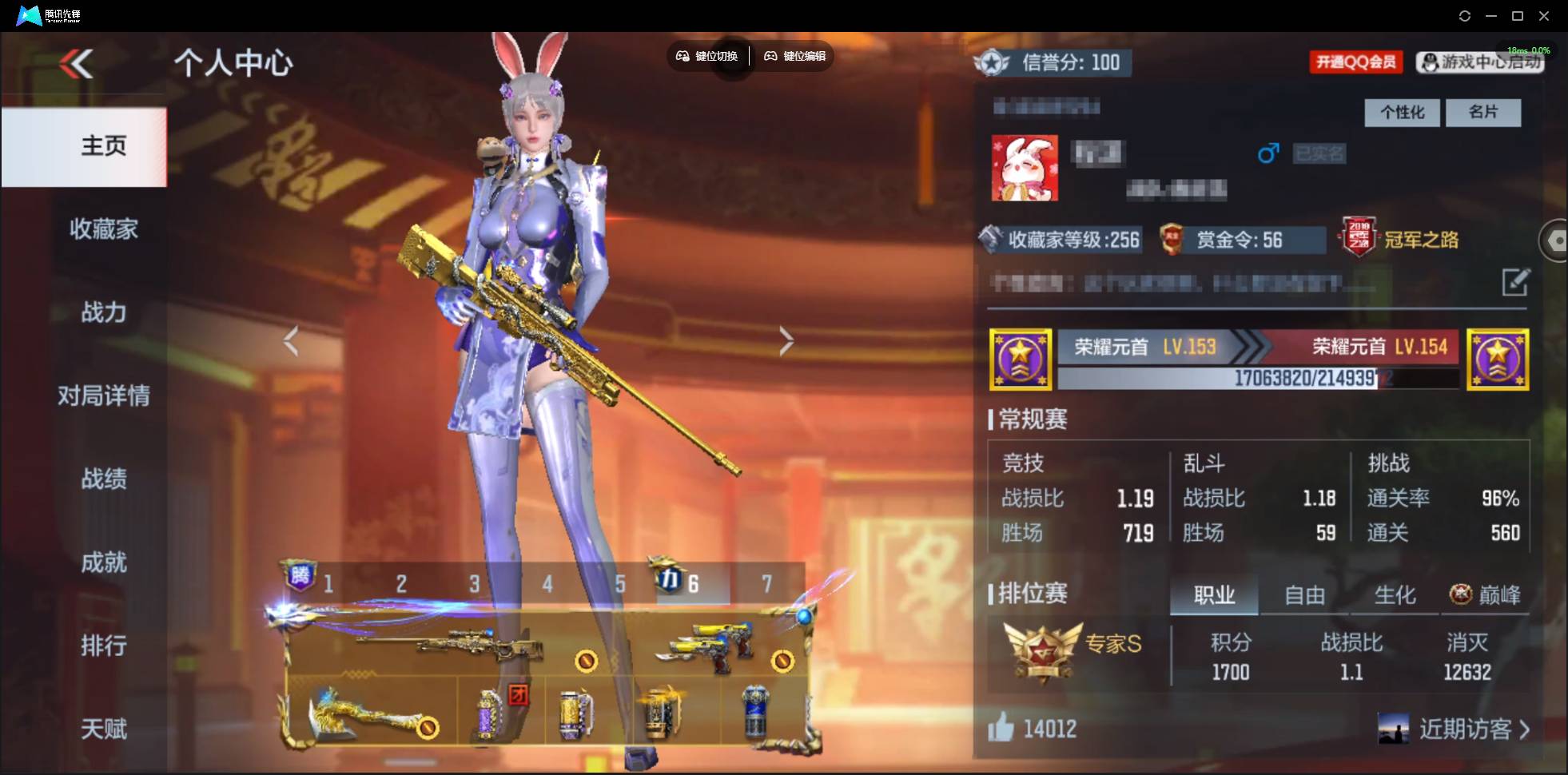This screenshot has width=1568, height=775.
Task: Open the circular side panel handle on right edge
Action: (x=1555, y=240)
